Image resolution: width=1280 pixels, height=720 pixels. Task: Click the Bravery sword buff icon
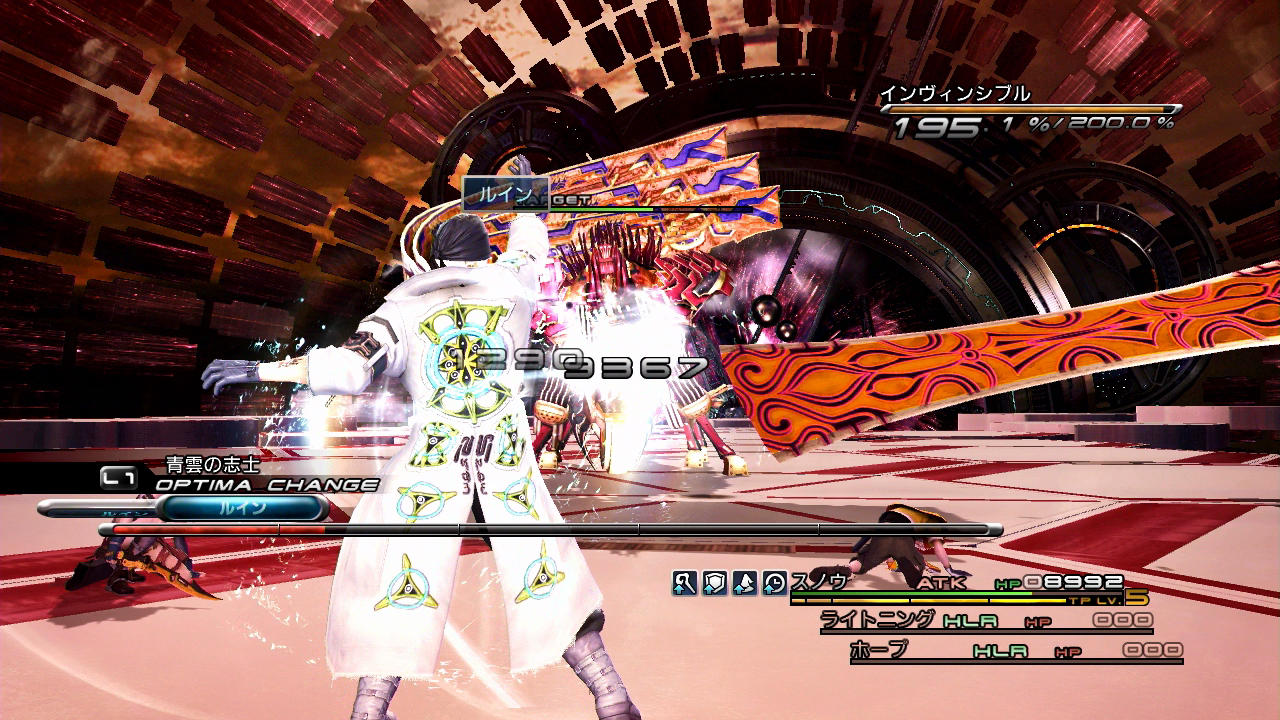[684, 583]
